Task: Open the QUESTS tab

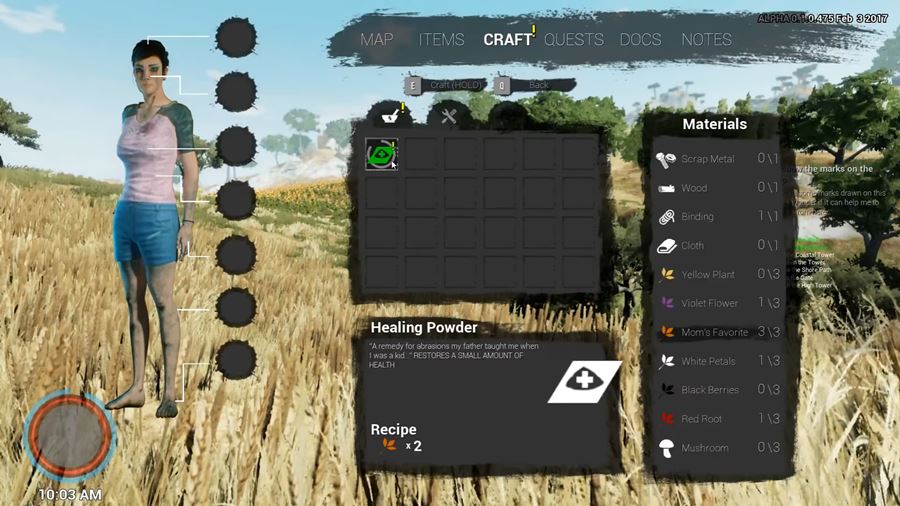Action: click(x=574, y=40)
